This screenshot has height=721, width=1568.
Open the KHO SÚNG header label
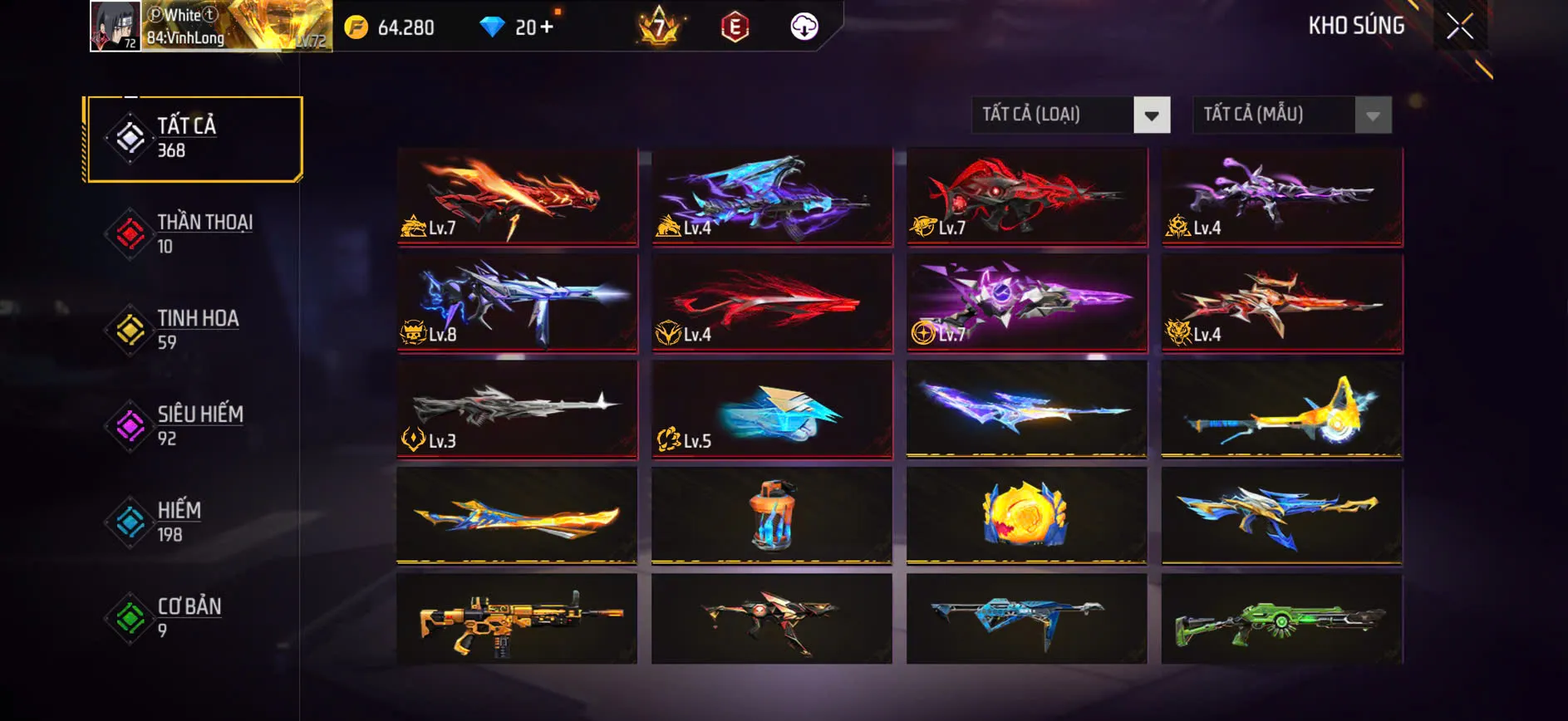[x=1356, y=25]
